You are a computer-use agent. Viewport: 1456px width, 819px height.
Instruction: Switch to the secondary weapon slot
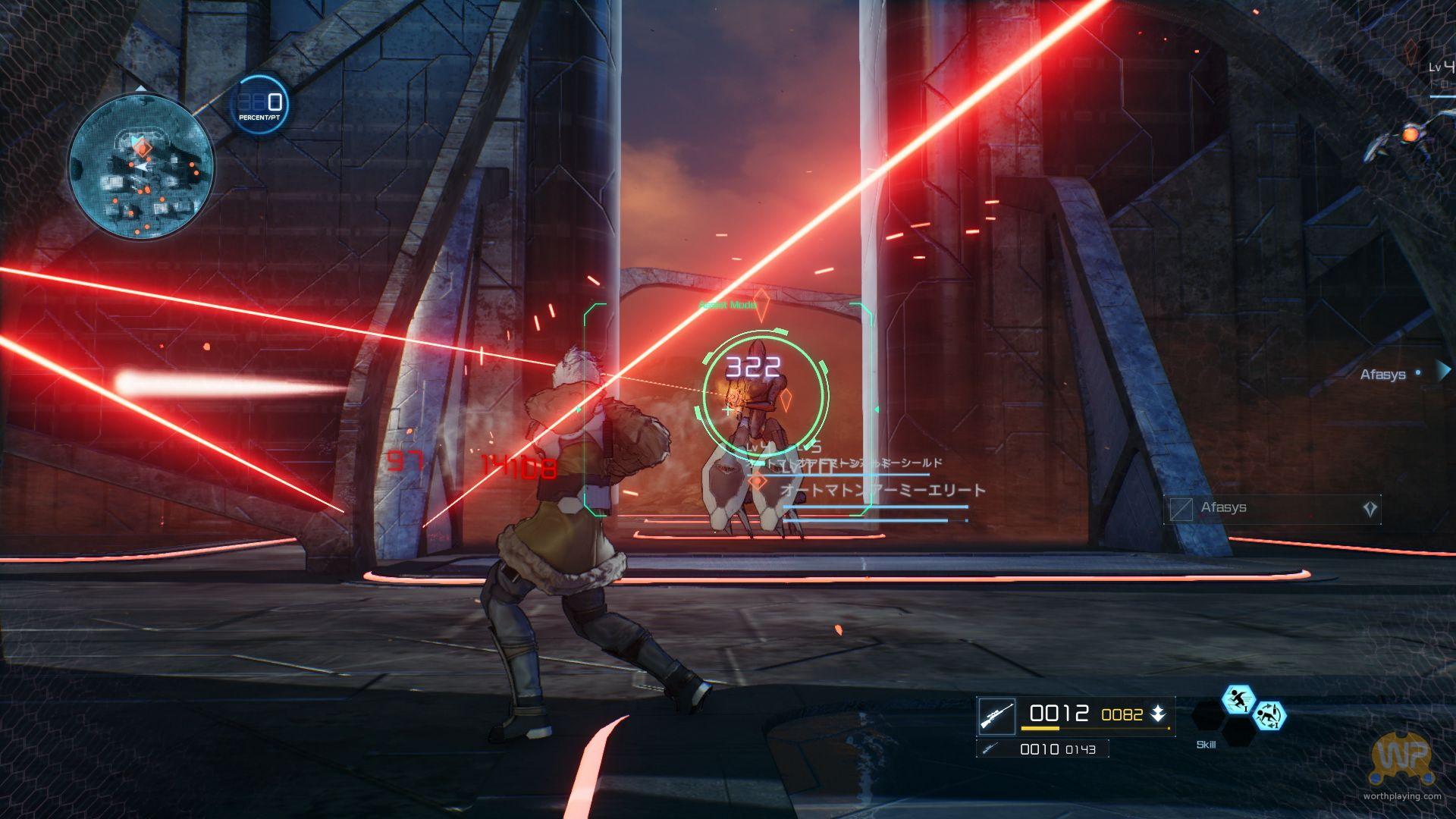1042,749
